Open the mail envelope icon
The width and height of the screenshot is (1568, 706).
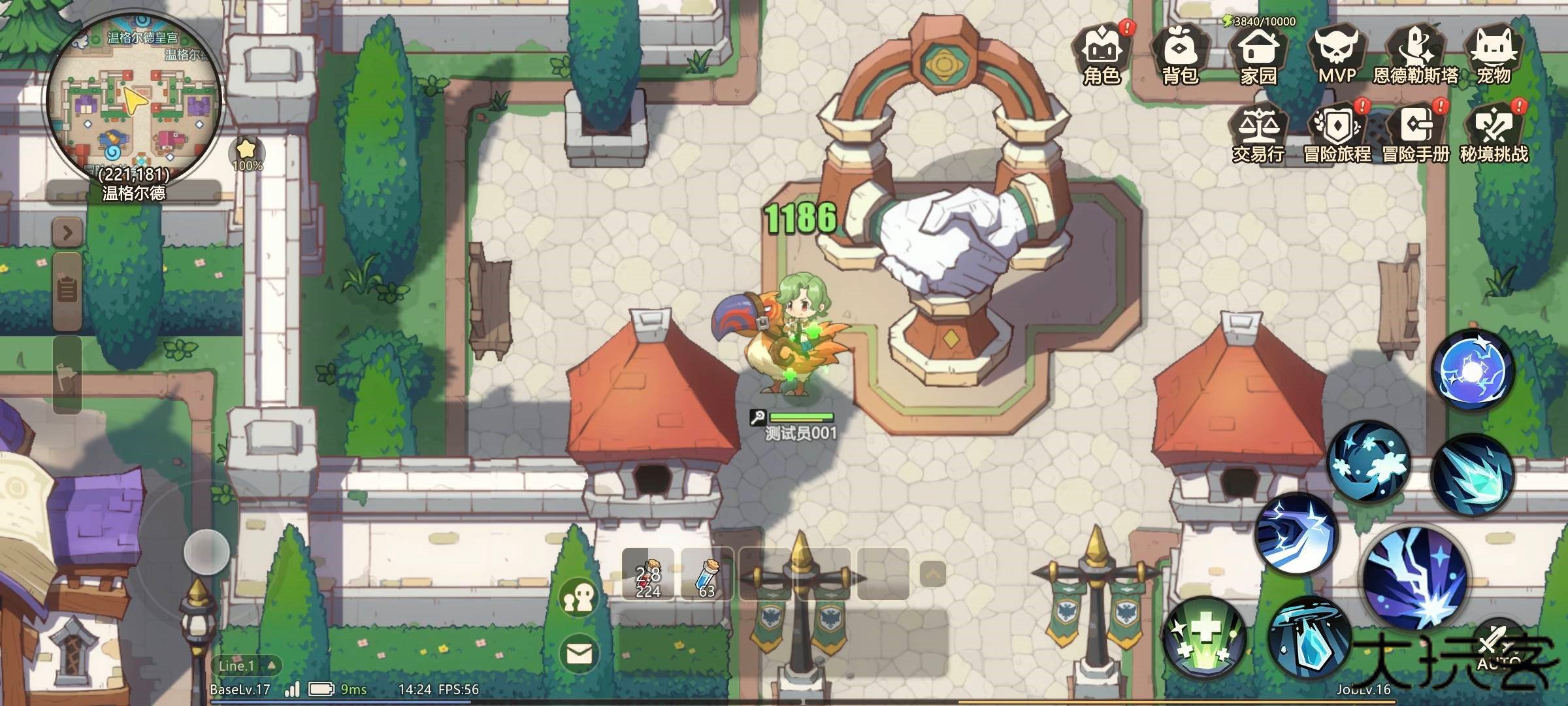pyautogui.click(x=579, y=652)
